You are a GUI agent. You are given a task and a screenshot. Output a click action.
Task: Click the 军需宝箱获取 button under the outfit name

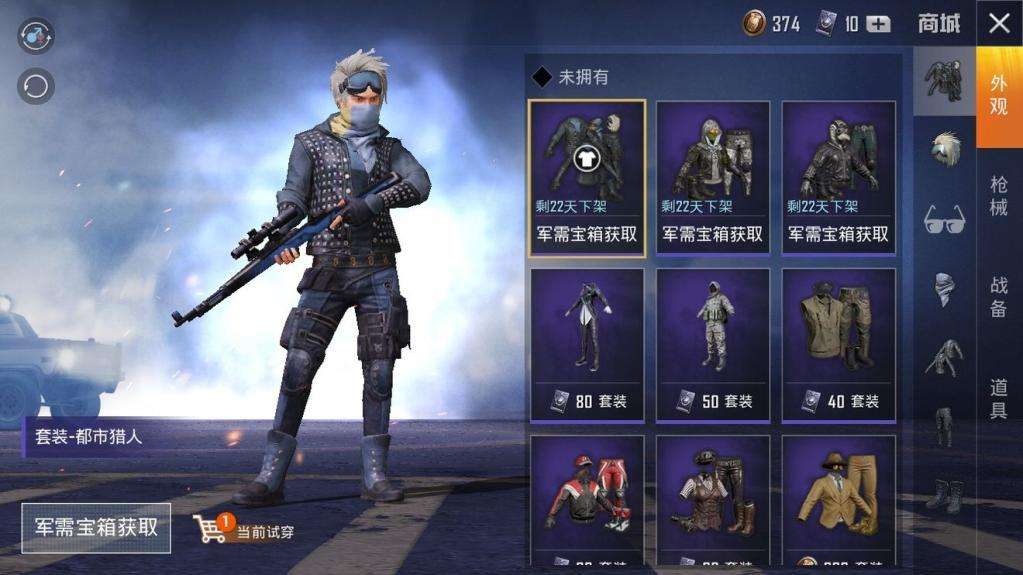96,527
